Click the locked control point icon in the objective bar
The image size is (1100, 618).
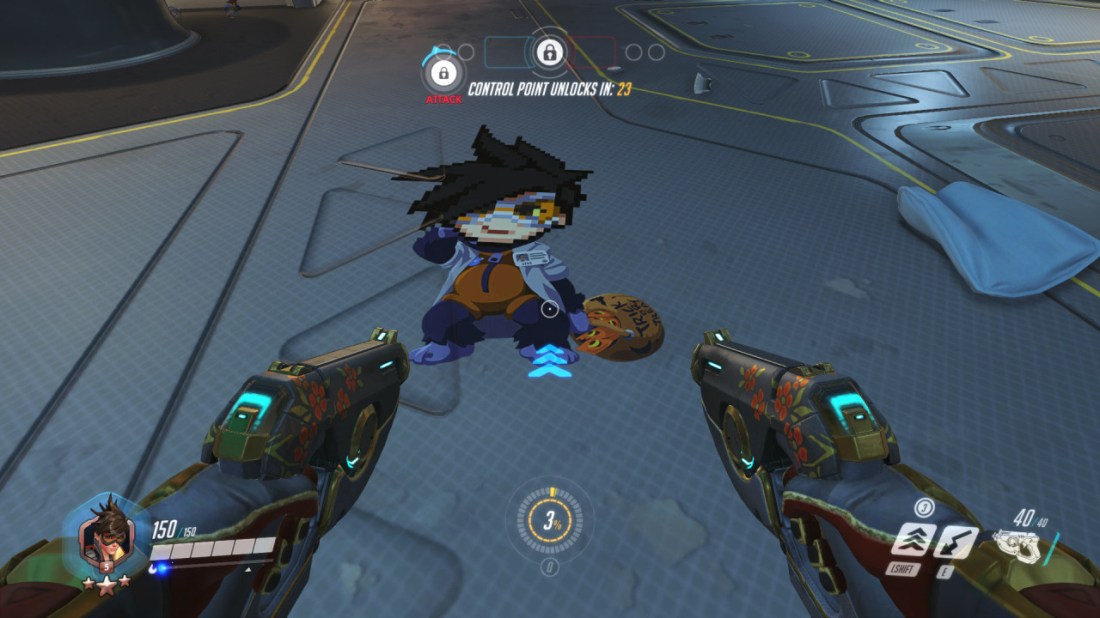click(547, 52)
